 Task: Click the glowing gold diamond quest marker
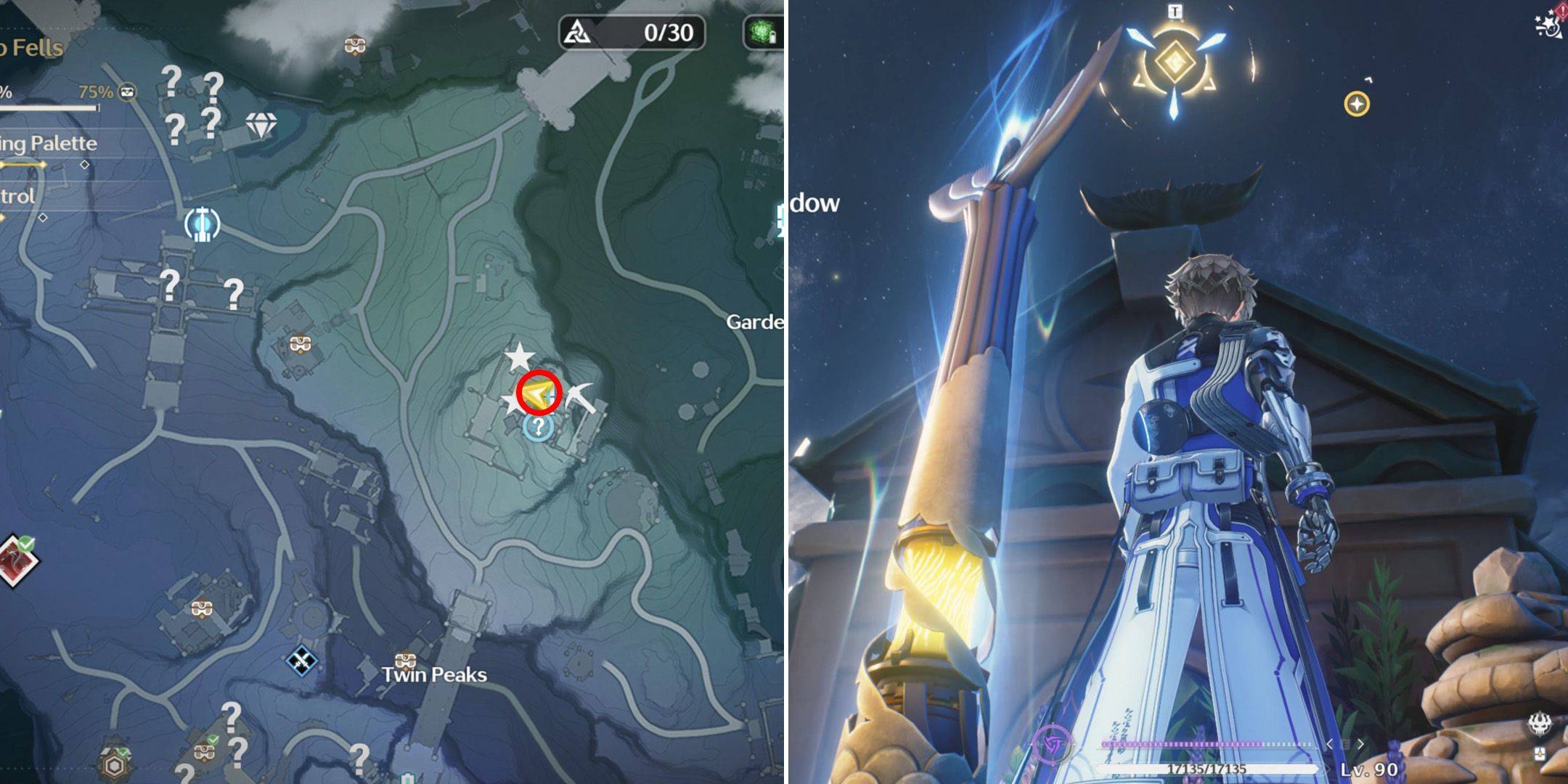1172,63
